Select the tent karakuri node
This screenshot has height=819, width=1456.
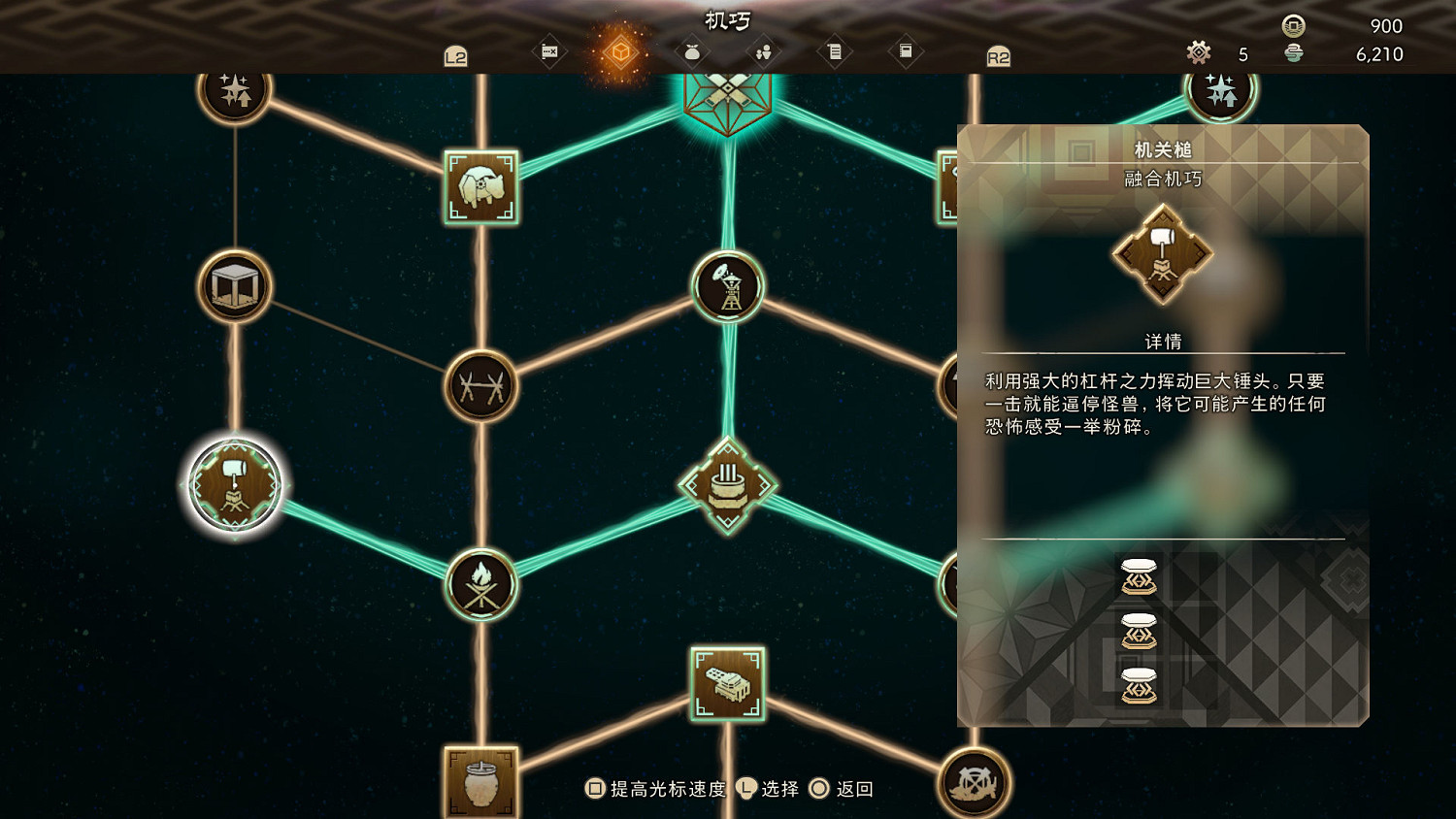[233, 286]
